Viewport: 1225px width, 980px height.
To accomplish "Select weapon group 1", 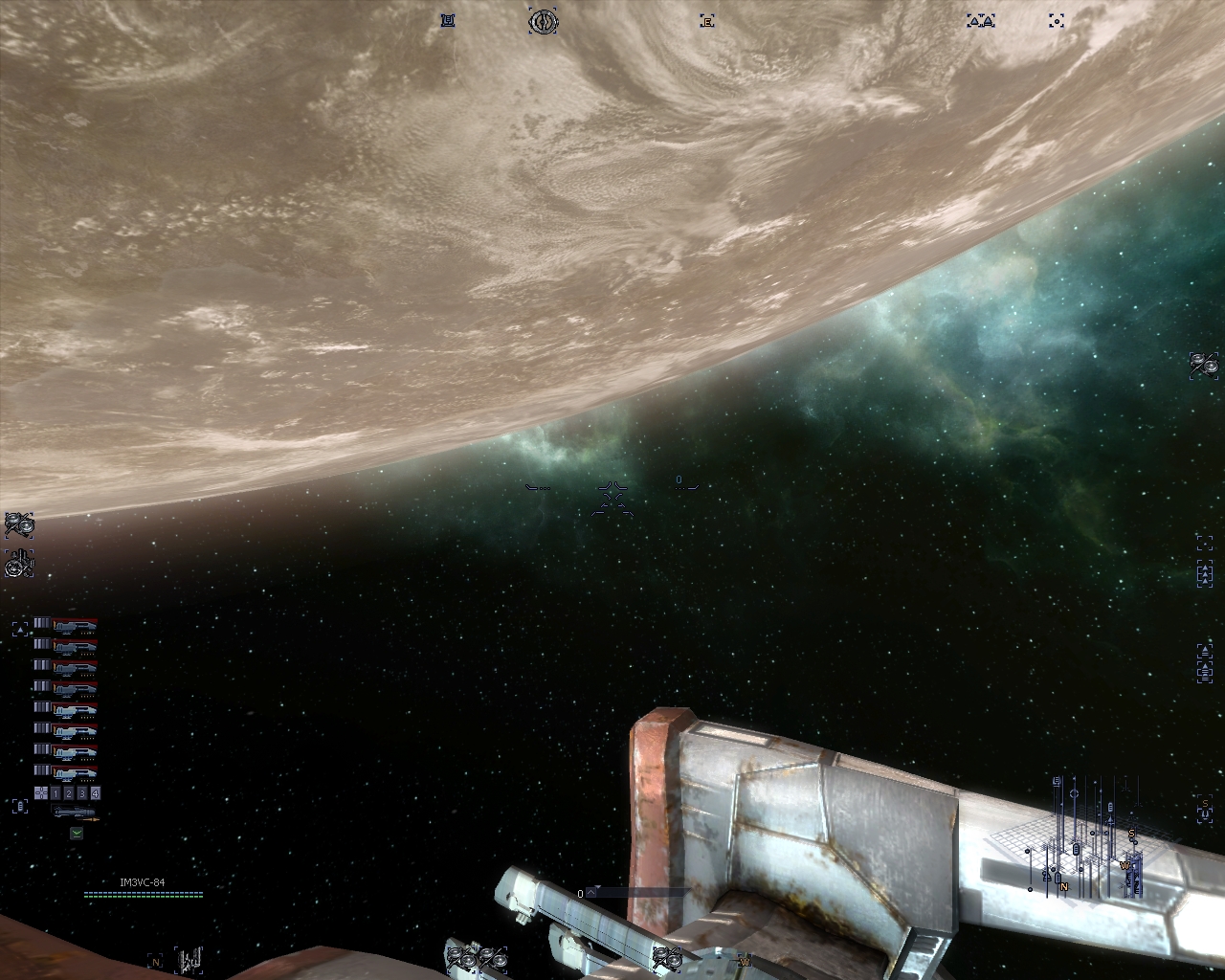I will coord(56,793).
